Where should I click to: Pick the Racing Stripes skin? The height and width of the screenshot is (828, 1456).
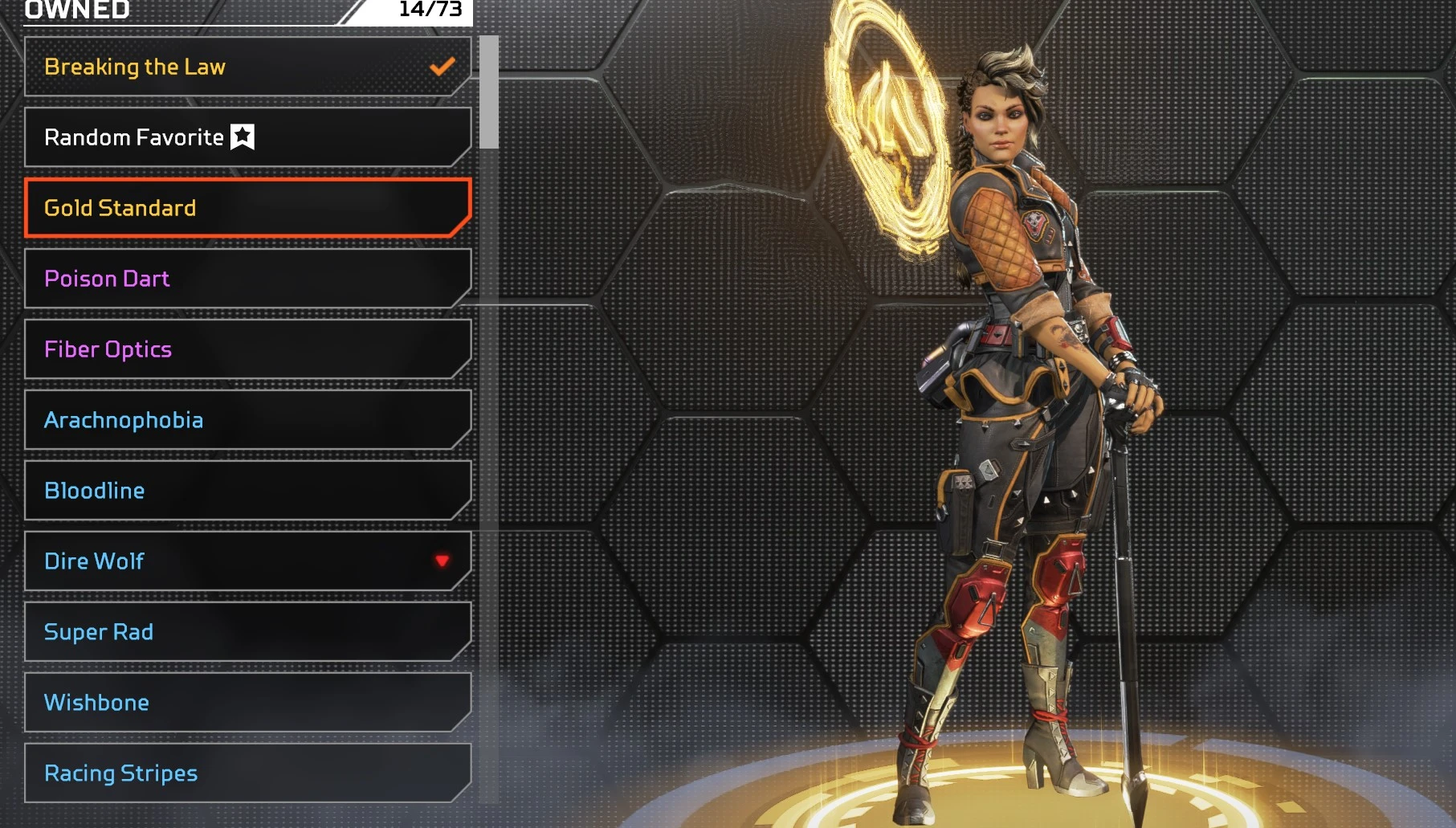247,773
